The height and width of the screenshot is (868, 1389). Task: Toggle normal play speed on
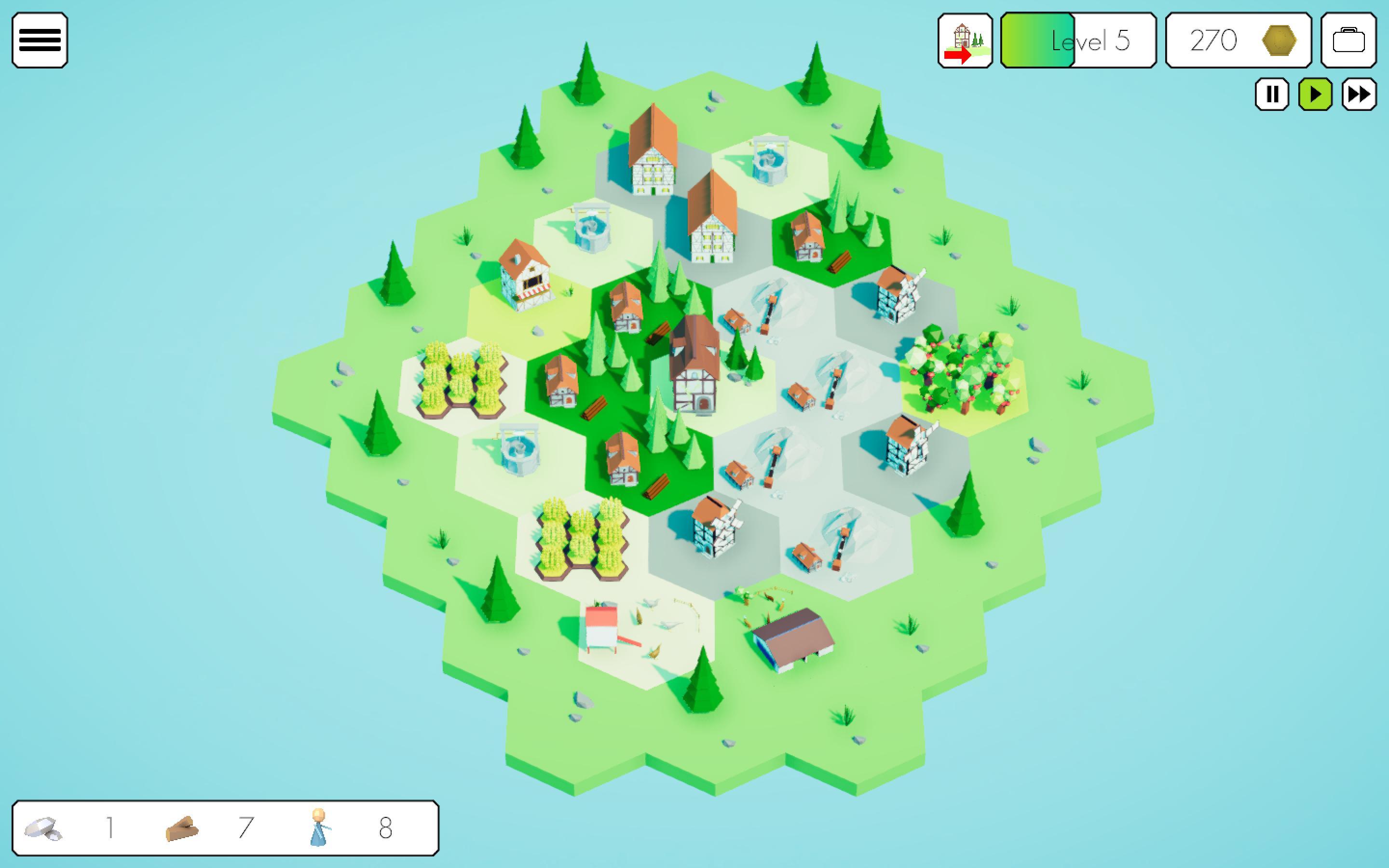pos(1315,95)
